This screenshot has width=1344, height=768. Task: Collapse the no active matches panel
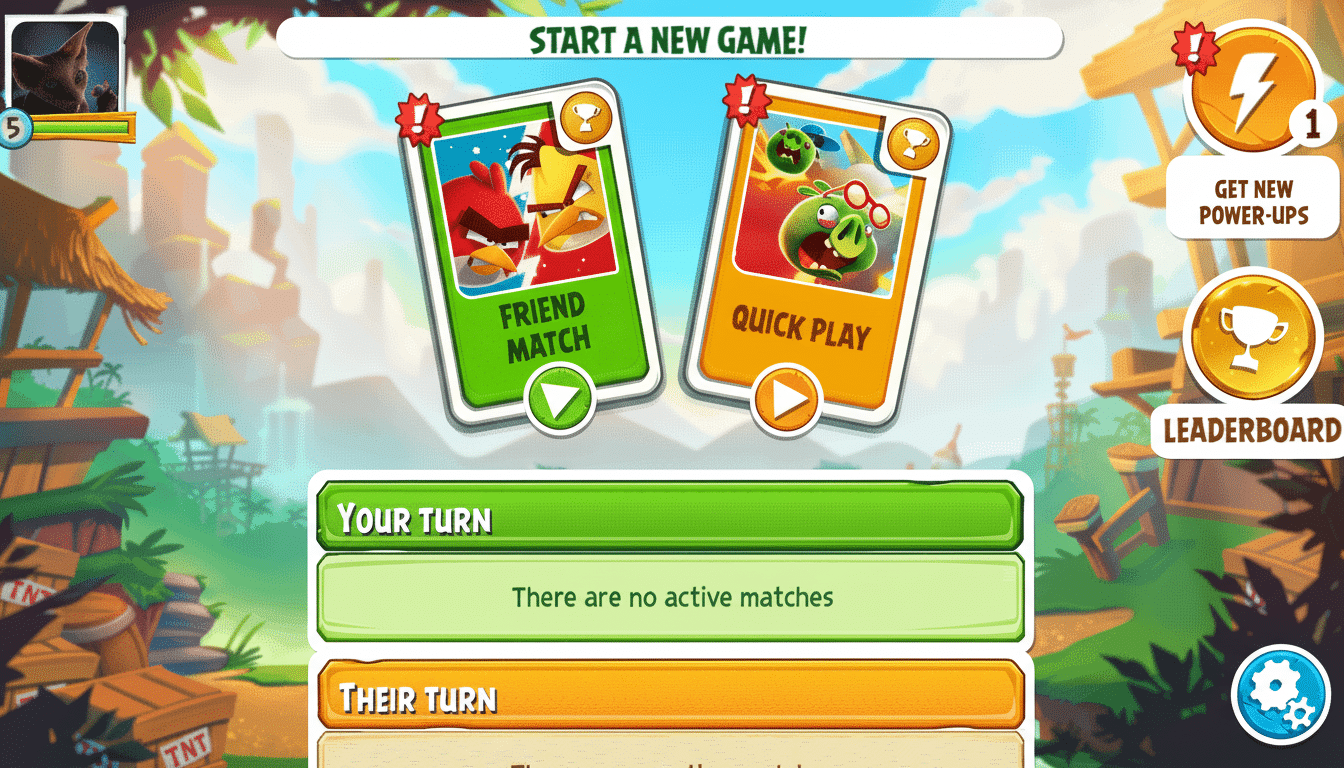672,597
